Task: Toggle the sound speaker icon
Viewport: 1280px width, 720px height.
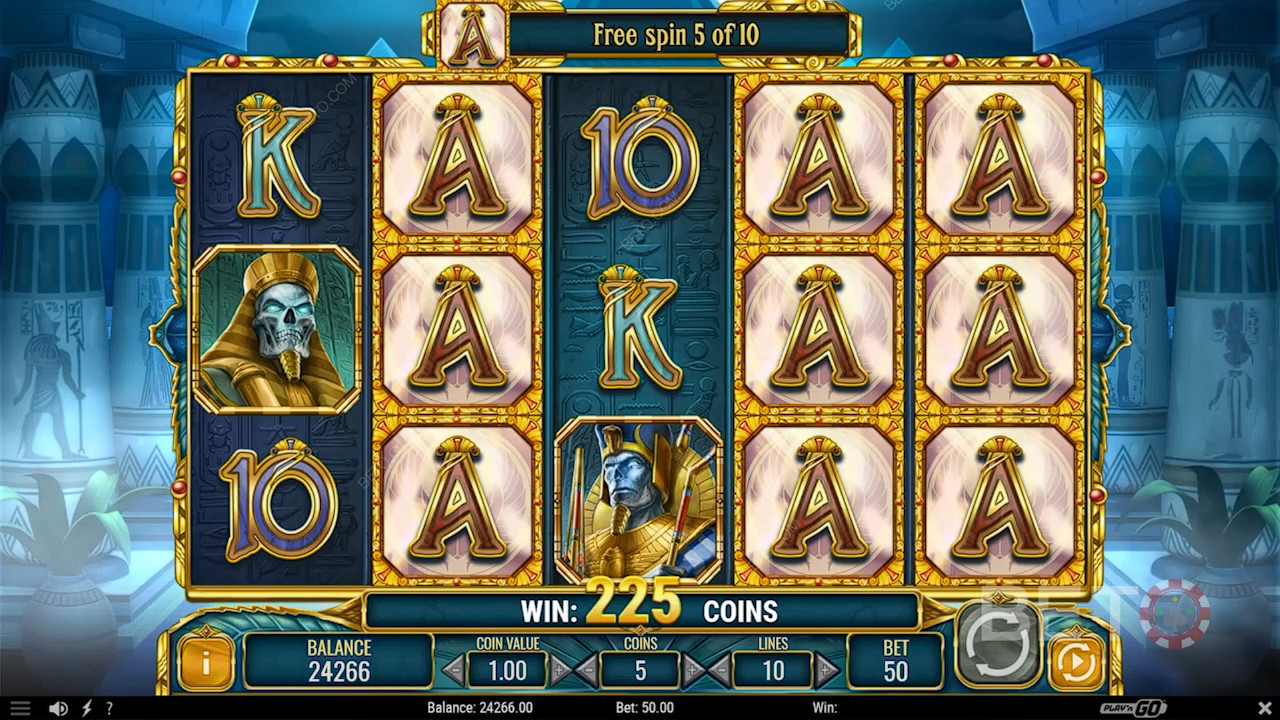Action: 59,708
